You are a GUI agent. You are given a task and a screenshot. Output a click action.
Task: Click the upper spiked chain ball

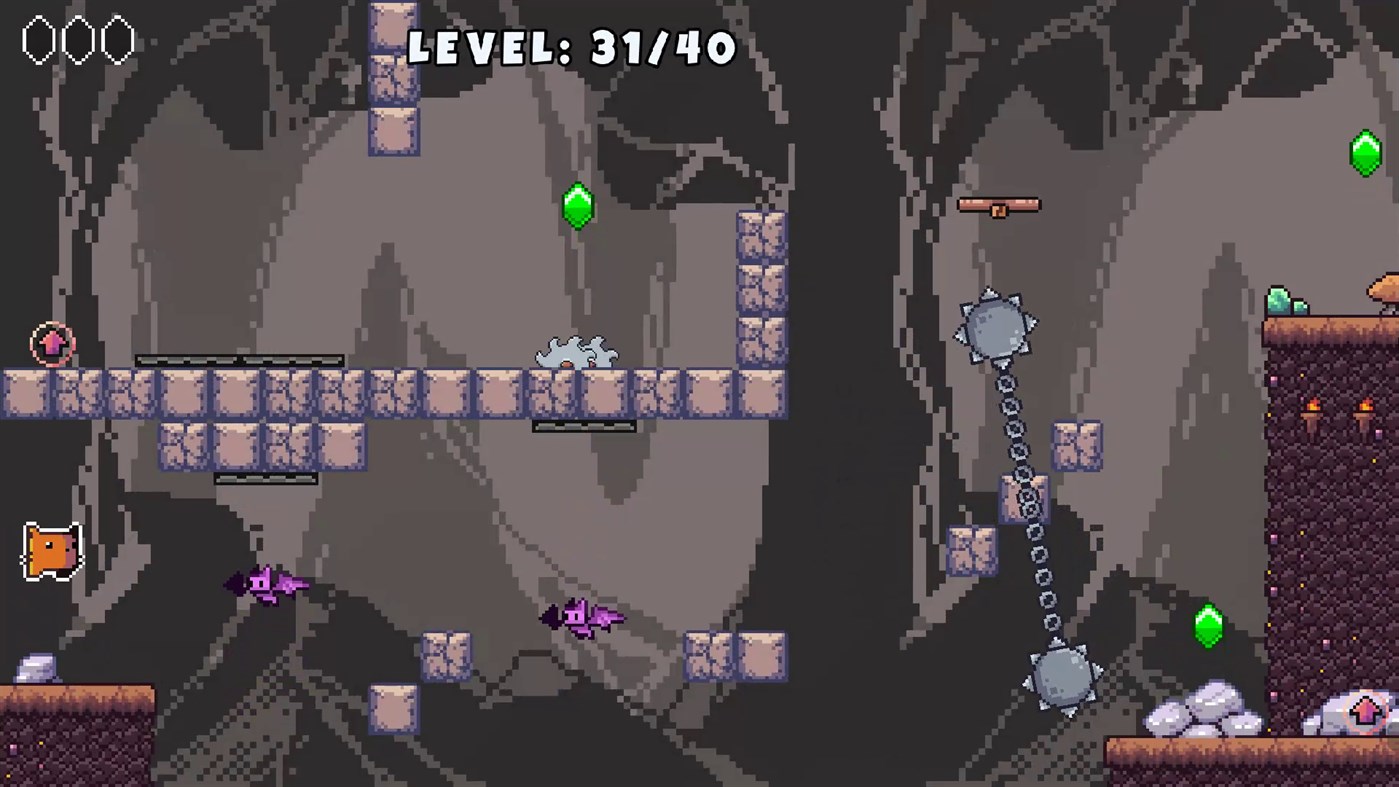pyautogui.click(x=996, y=325)
